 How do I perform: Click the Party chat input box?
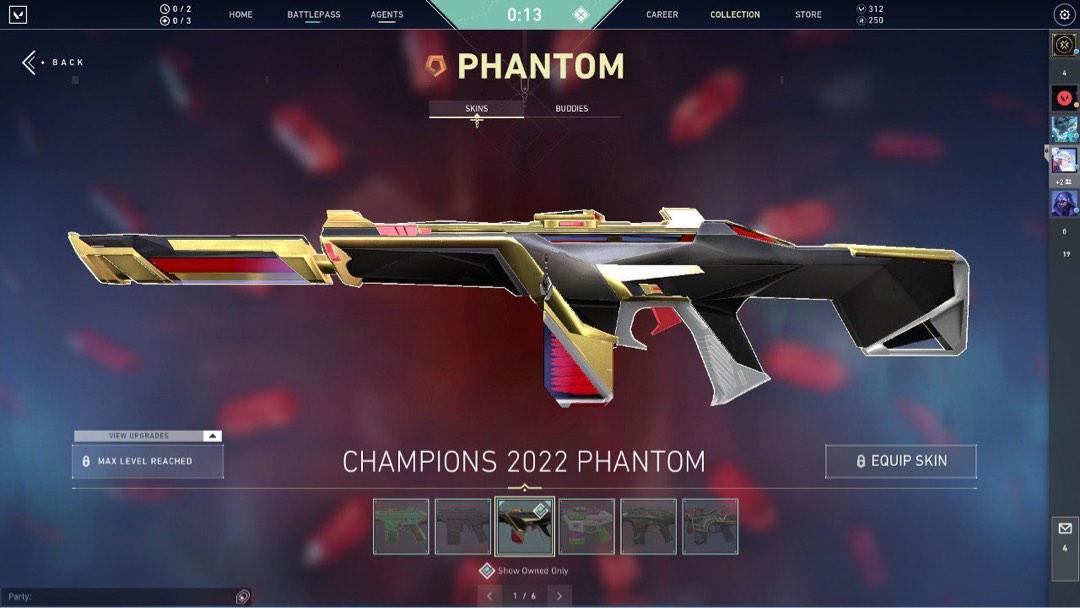point(120,597)
